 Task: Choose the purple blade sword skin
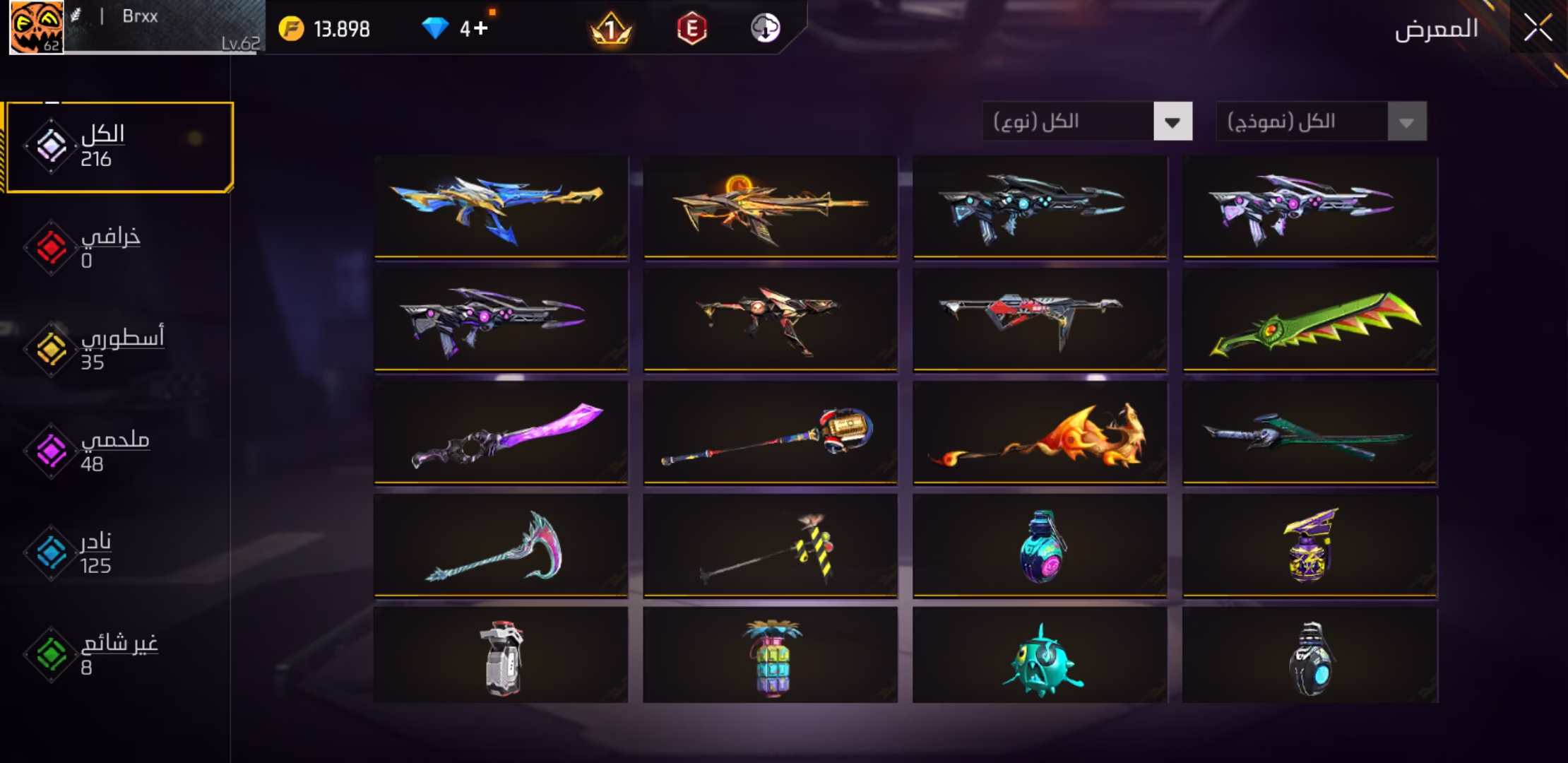tap(501, 433)
